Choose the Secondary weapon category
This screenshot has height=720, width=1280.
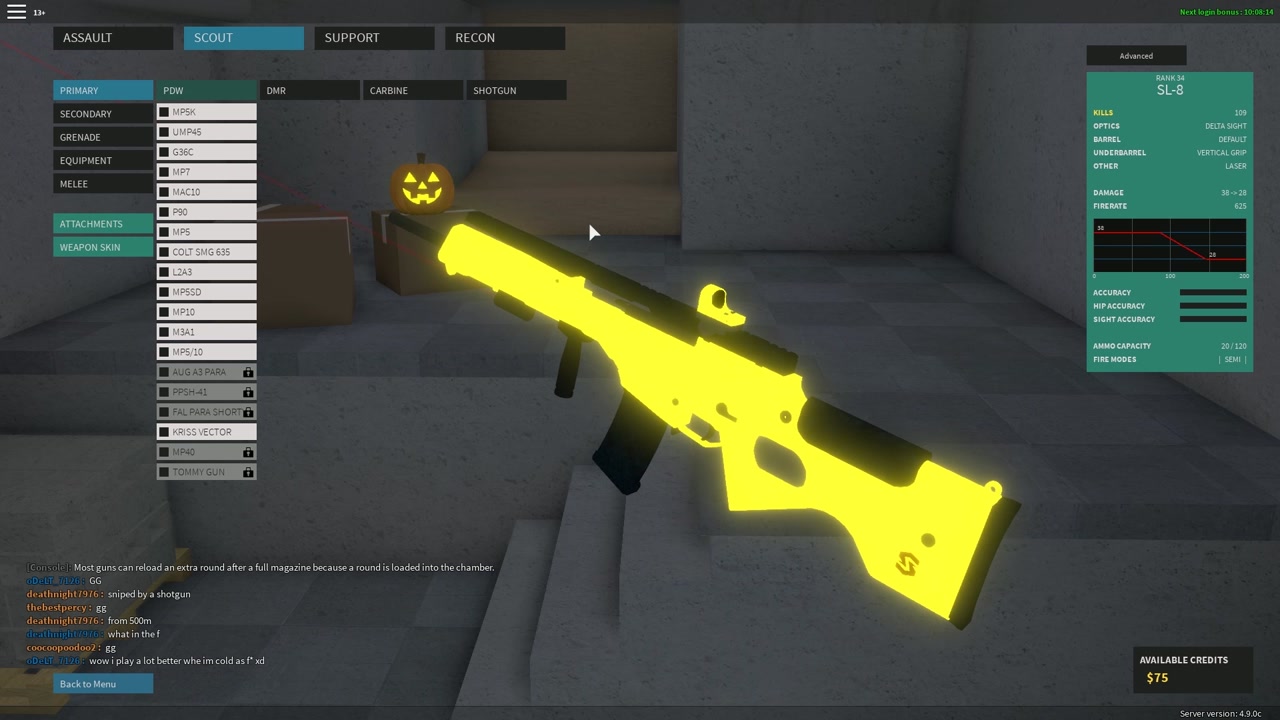pos(103,114)
